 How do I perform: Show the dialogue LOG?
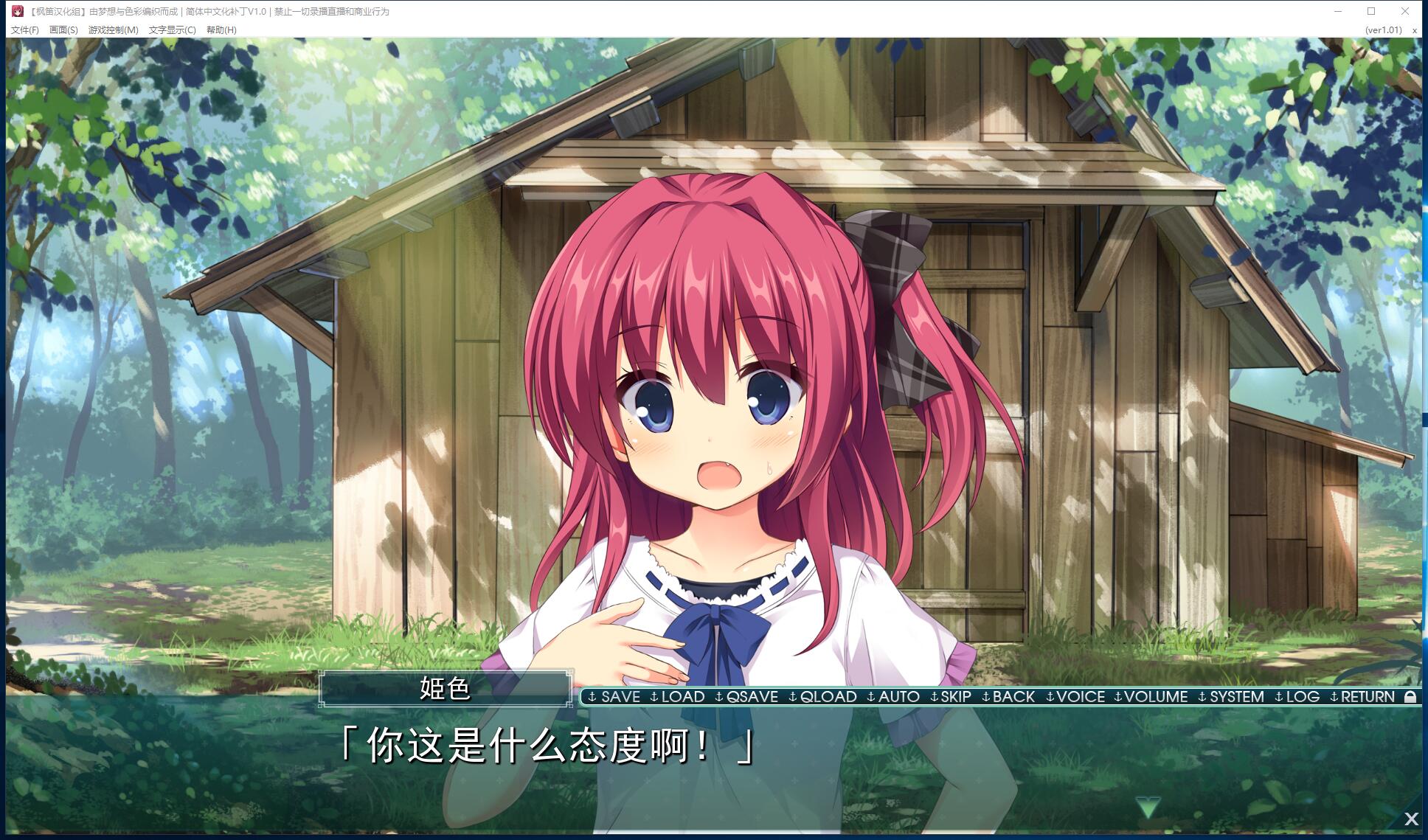(x=1297, y=697)
